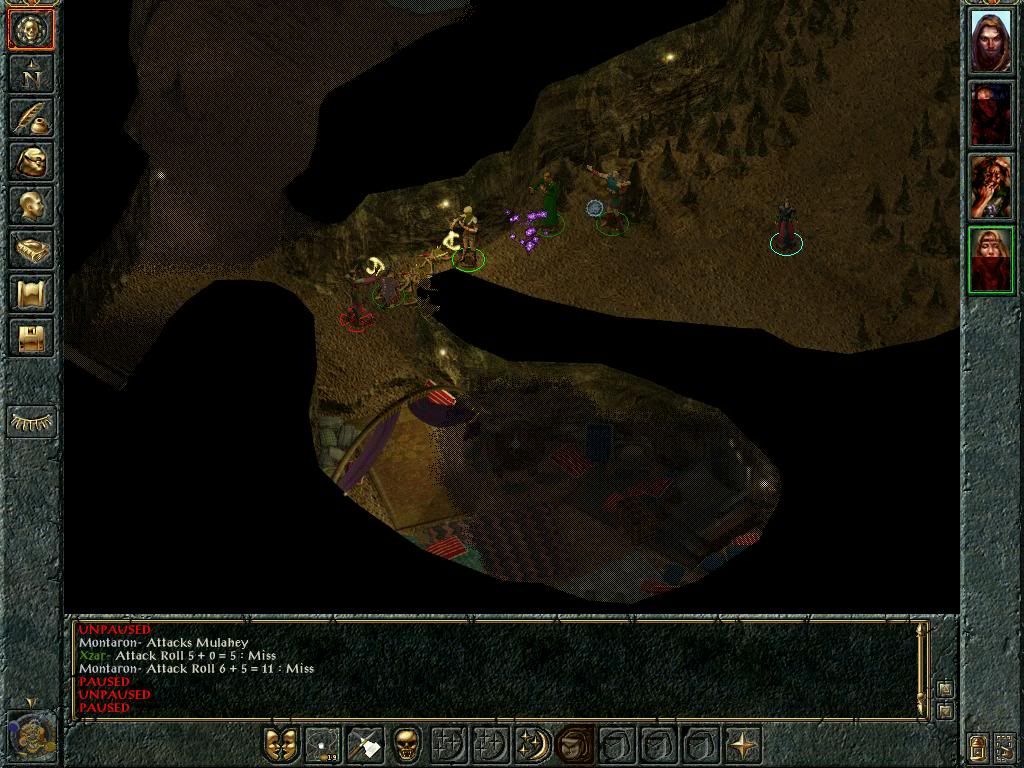Open the inventory screen button
Viewport: 1024px width, 768px height.
[31, 161]
